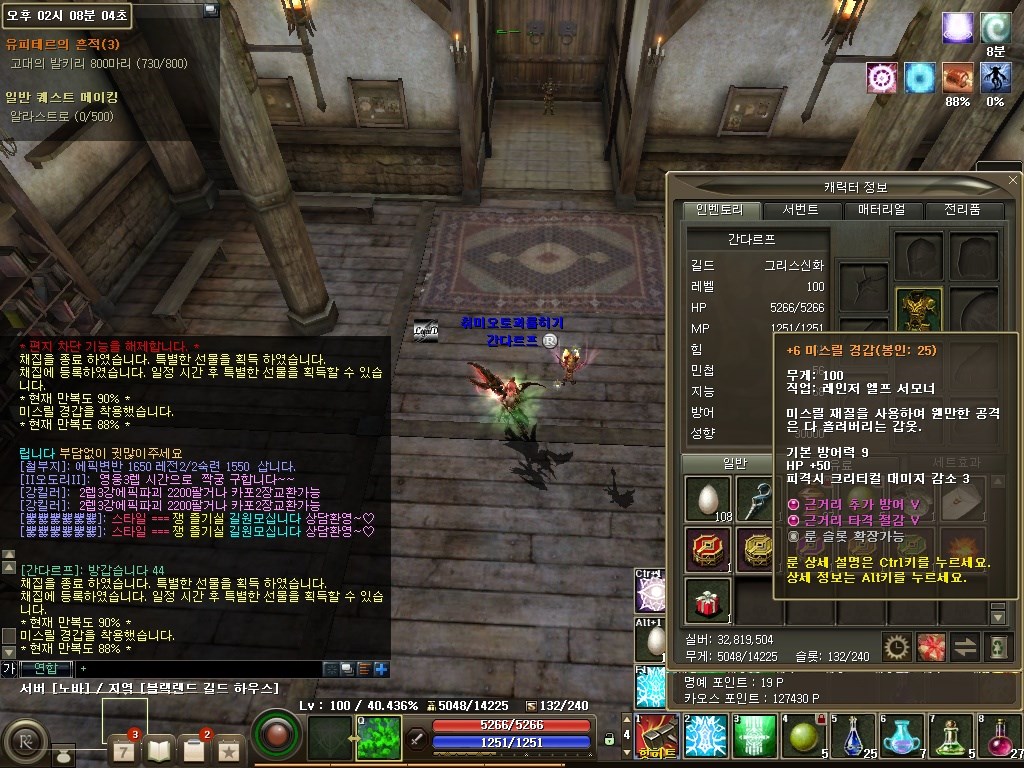Open the red gift icon button
The image size is (1024, 768).
[x=931, y=647]
